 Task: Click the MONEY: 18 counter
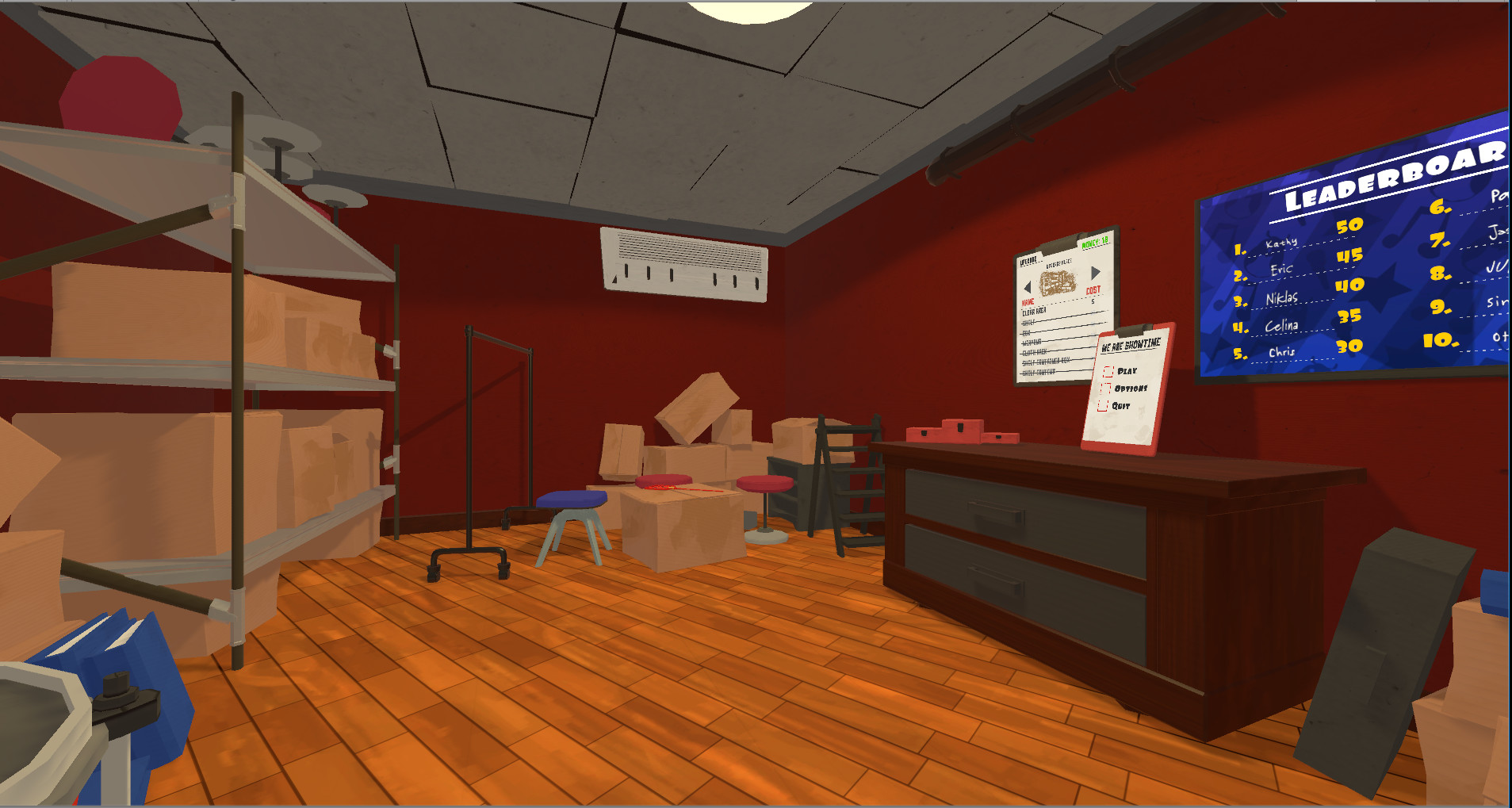1095,243
